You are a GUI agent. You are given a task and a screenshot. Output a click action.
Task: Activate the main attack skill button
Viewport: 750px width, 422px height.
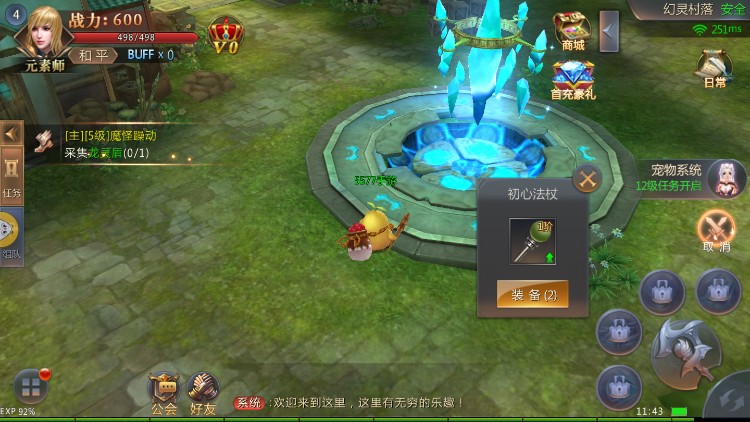click(682, 350)
